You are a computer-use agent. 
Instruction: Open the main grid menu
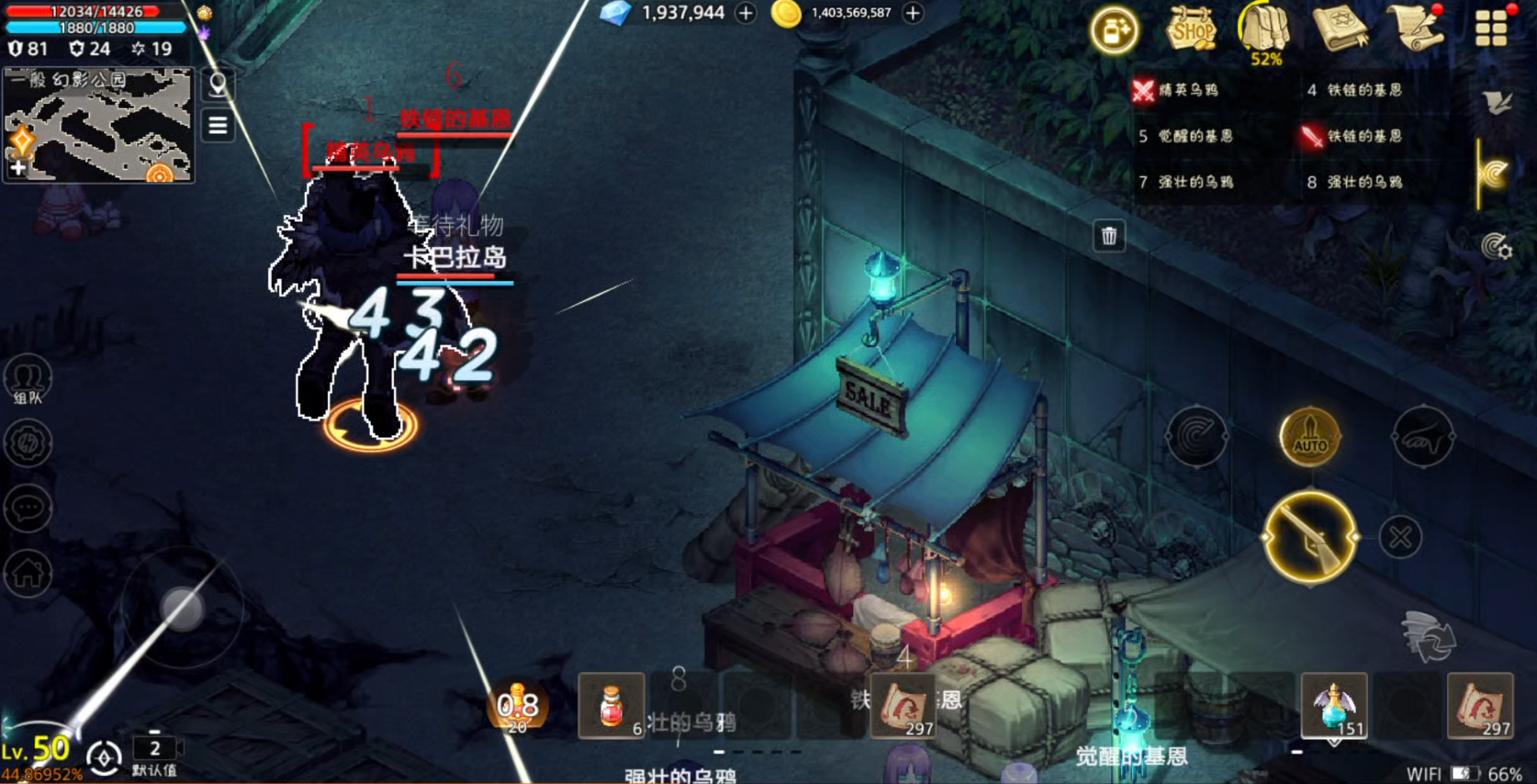click(1491, 28)
